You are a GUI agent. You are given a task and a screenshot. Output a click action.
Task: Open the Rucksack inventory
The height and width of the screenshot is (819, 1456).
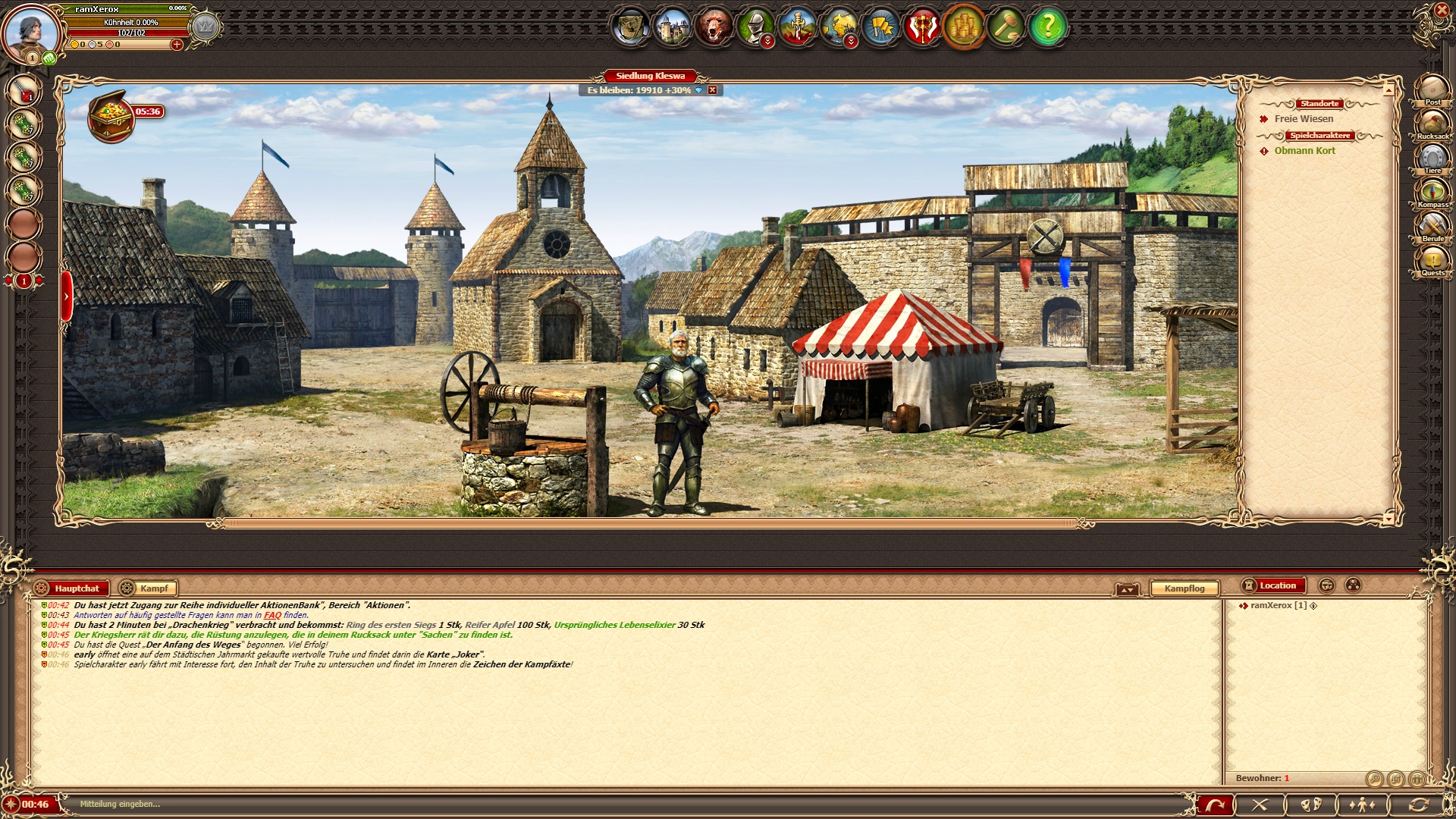[x=1432, y=124]
